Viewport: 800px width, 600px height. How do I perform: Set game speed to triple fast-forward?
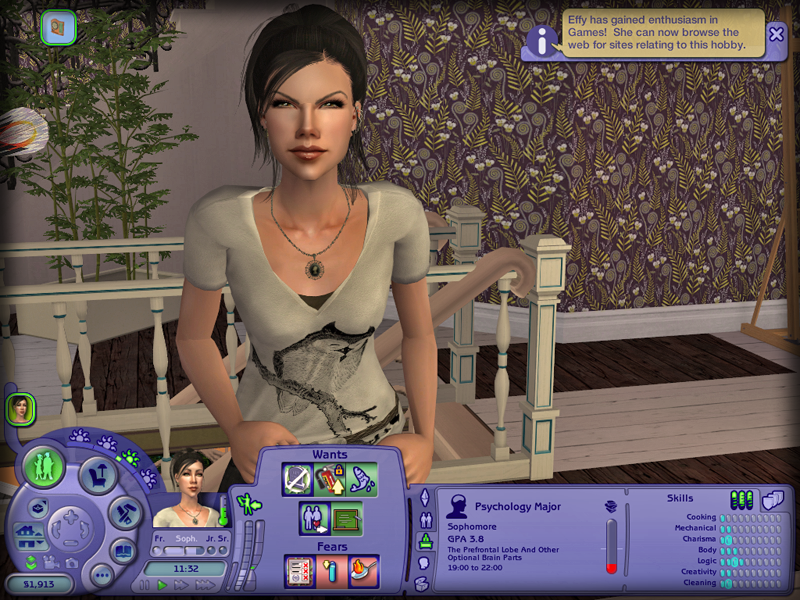(x=205, y=585)
